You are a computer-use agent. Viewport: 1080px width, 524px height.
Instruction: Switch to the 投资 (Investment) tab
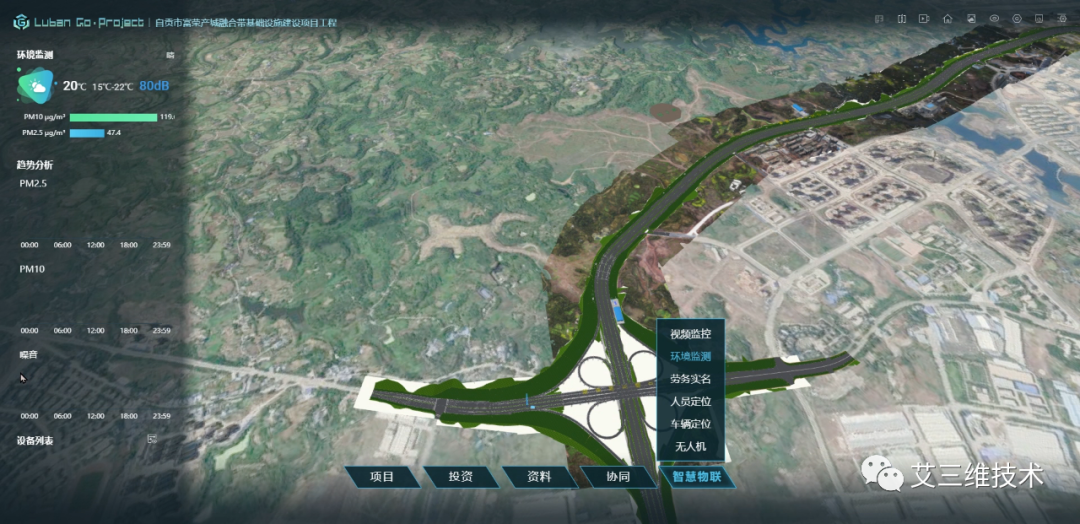coord(460,477)
